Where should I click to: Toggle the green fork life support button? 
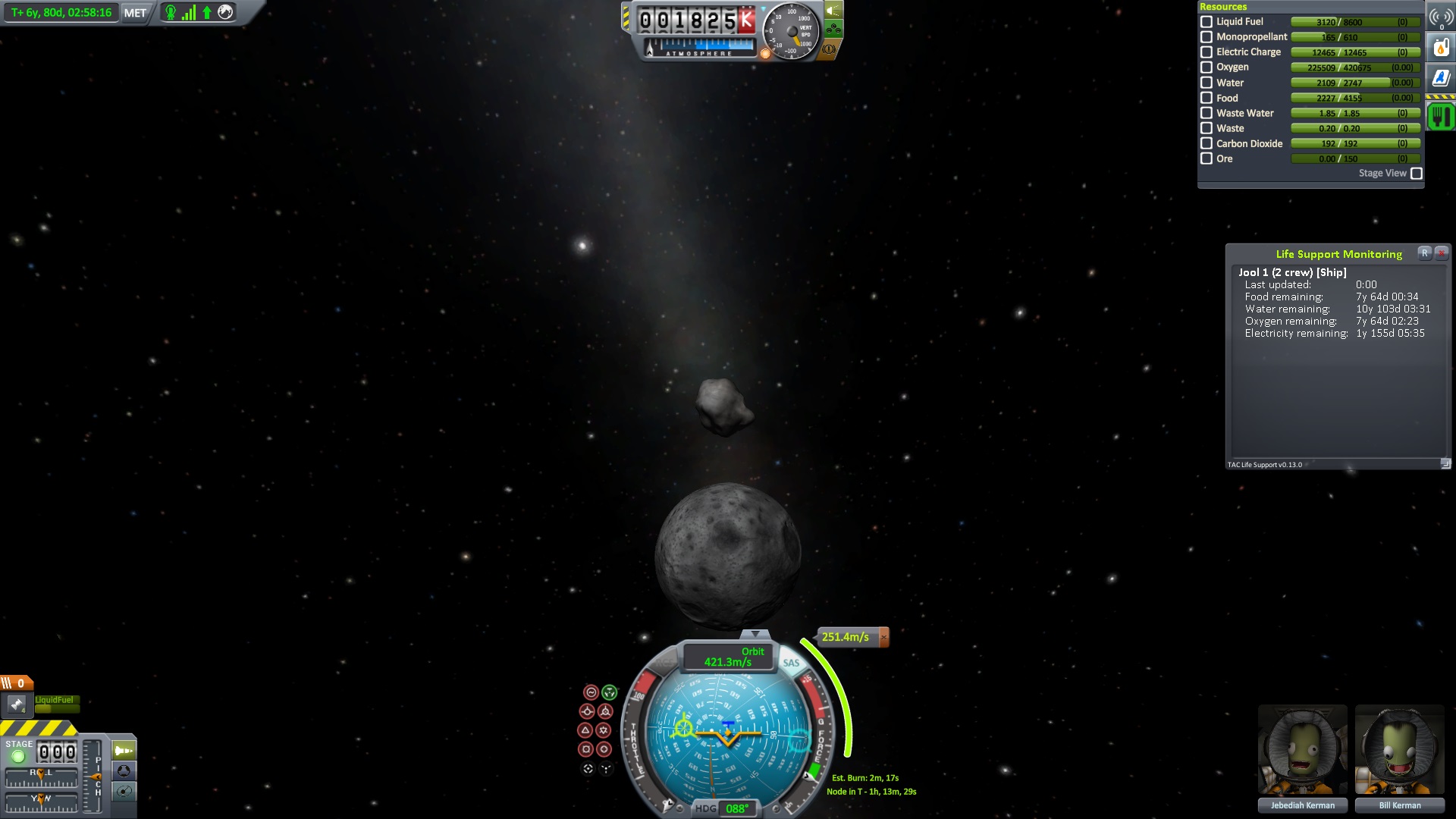click(1441, 117)
